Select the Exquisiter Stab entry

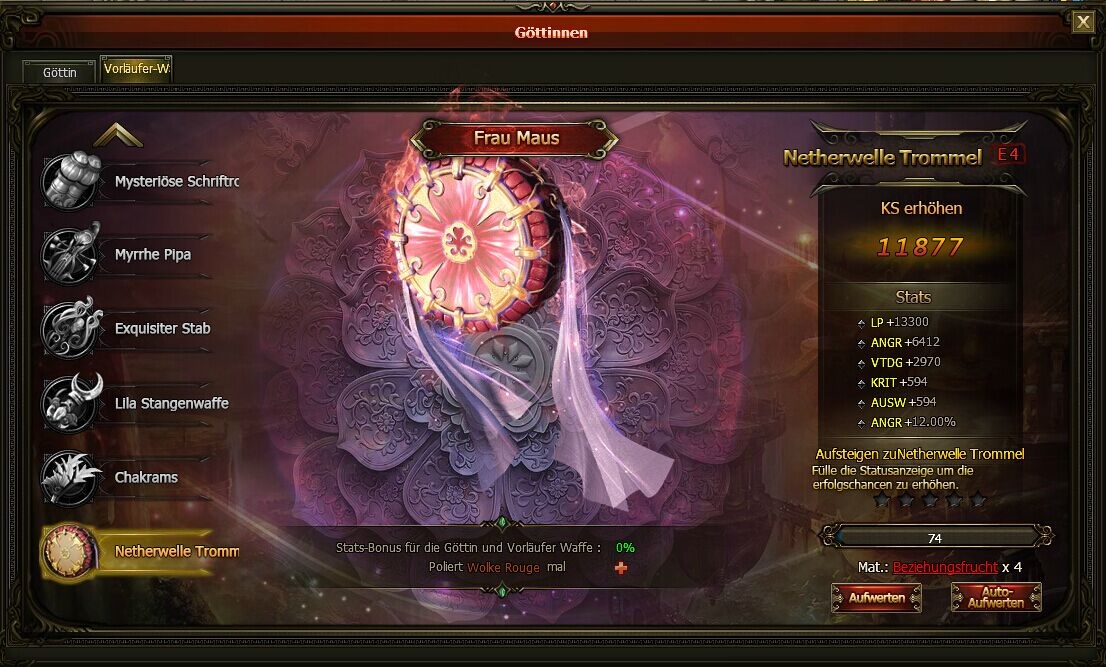pyautogui.click(x=140, y=329)
